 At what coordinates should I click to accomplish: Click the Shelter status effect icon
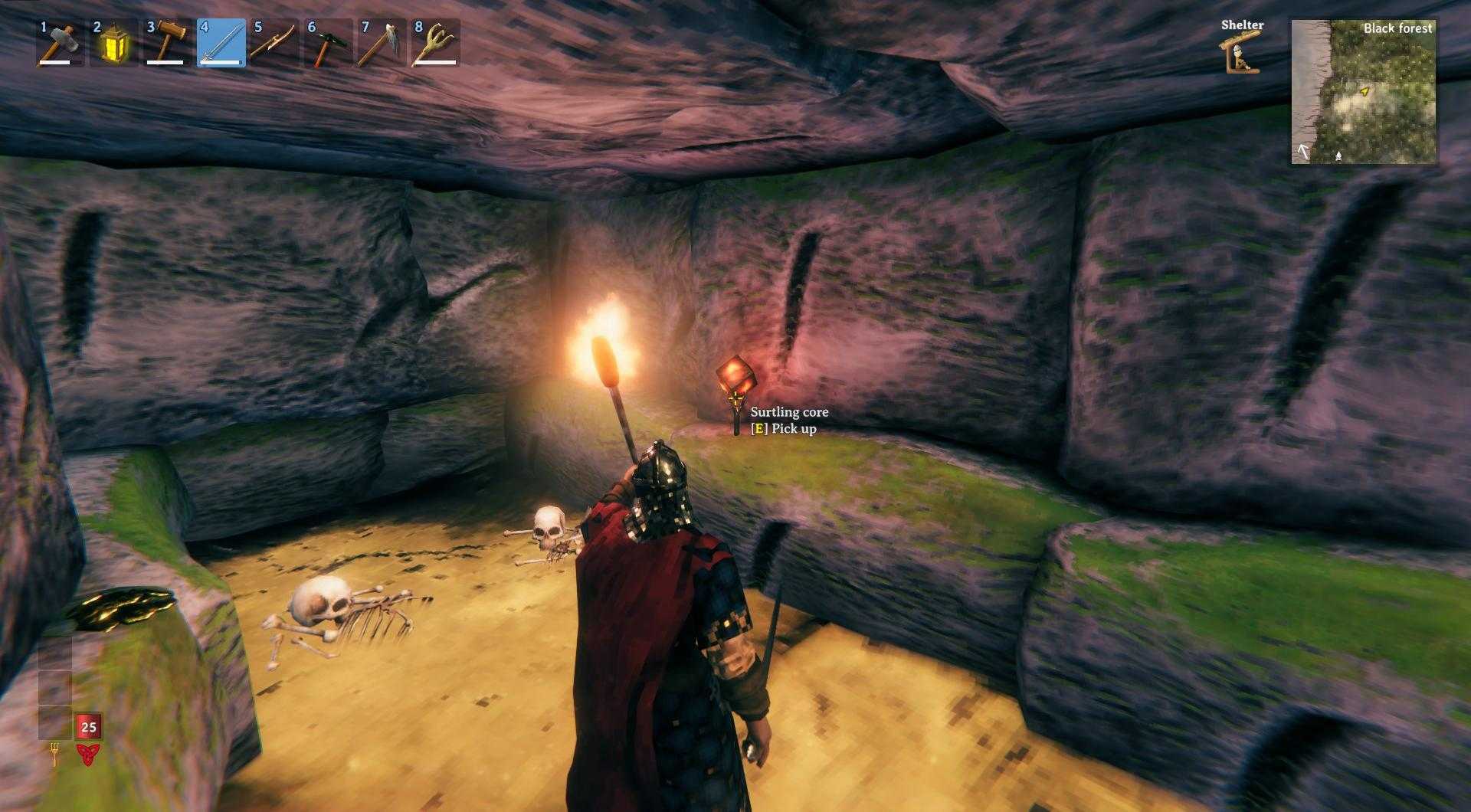pyautogui.click(x=1241, y=52)
